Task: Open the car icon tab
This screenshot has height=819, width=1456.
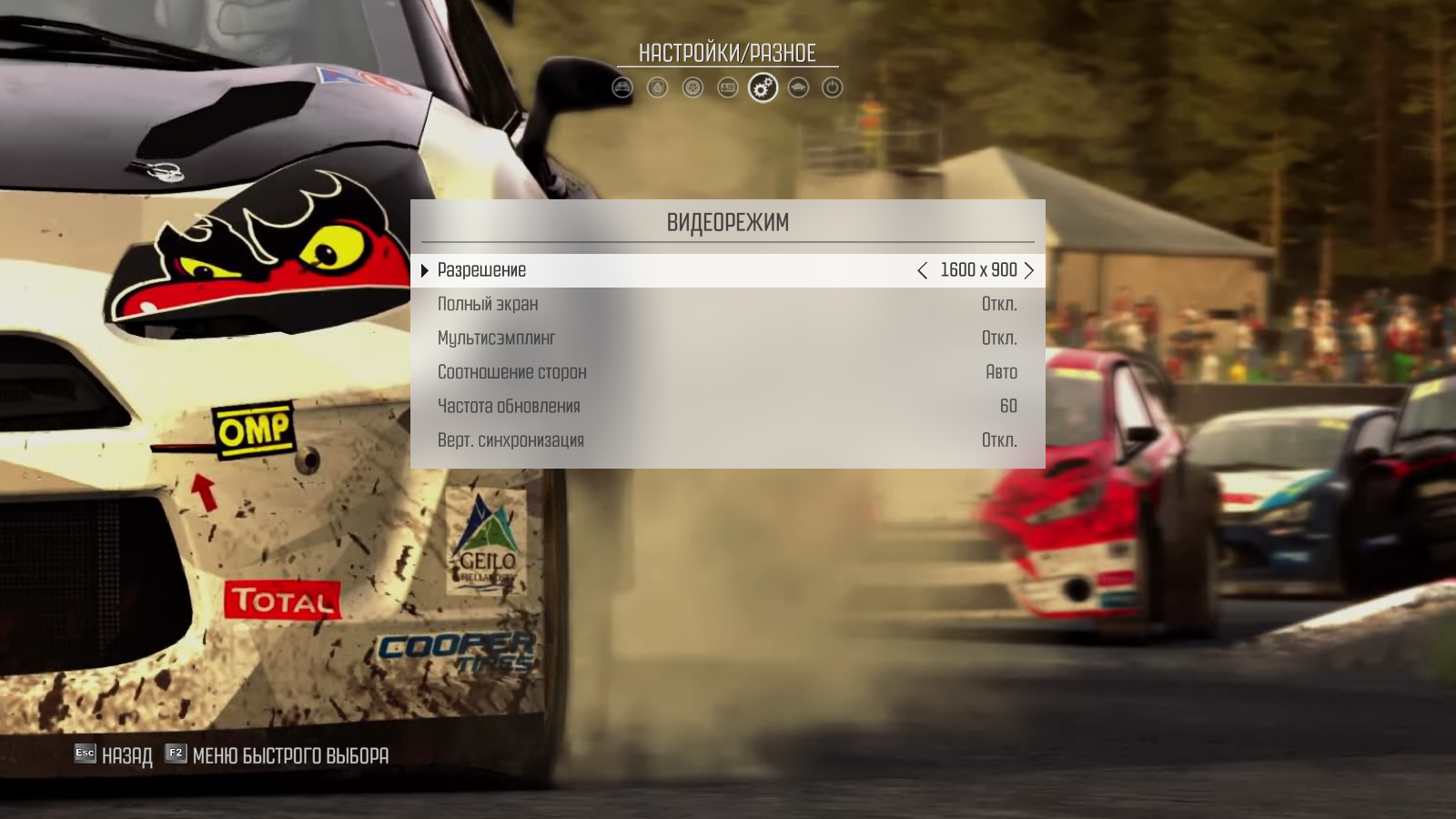Action: (622, 87)
